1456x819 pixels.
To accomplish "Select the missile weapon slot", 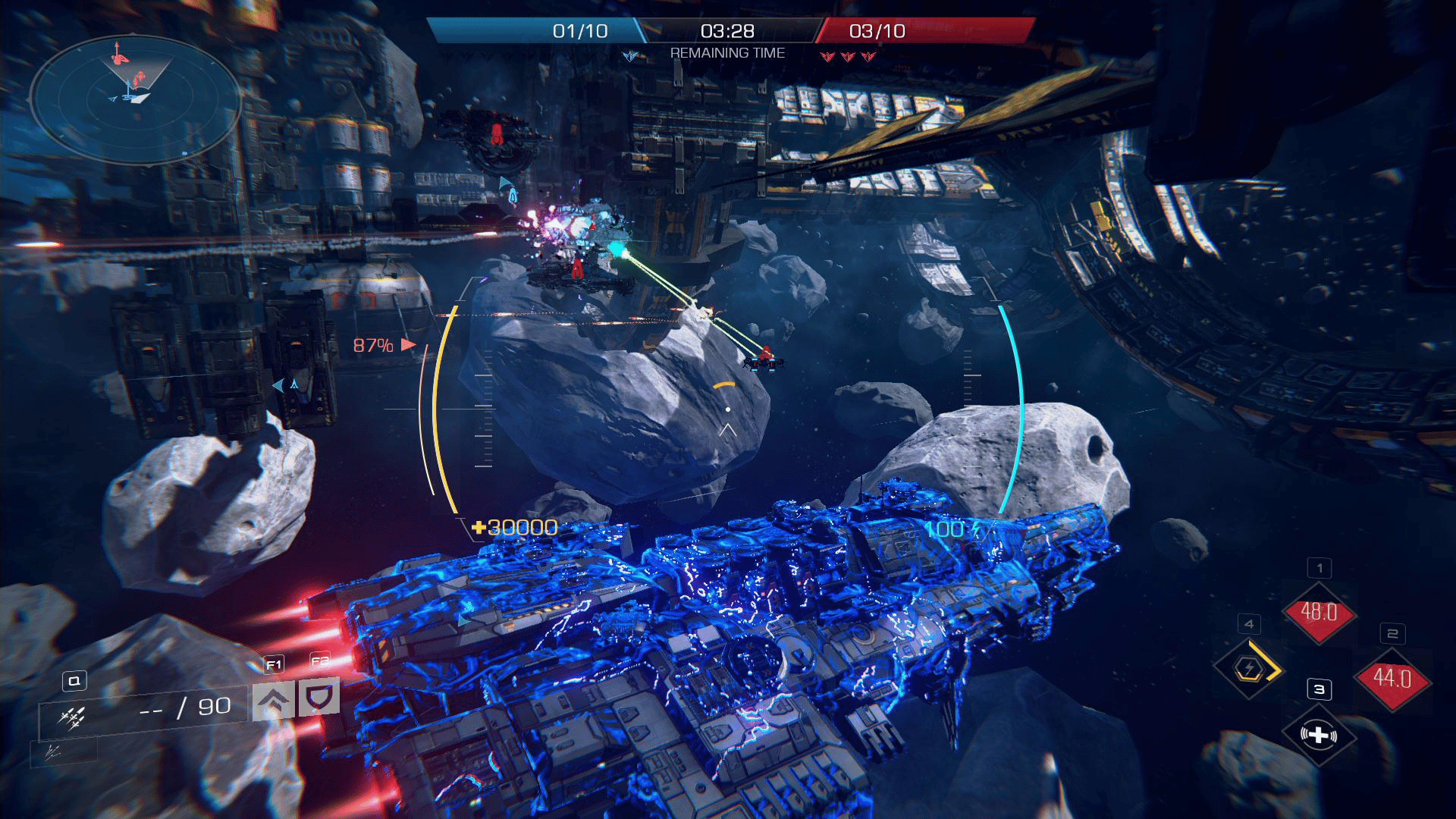I will (74, 716).
